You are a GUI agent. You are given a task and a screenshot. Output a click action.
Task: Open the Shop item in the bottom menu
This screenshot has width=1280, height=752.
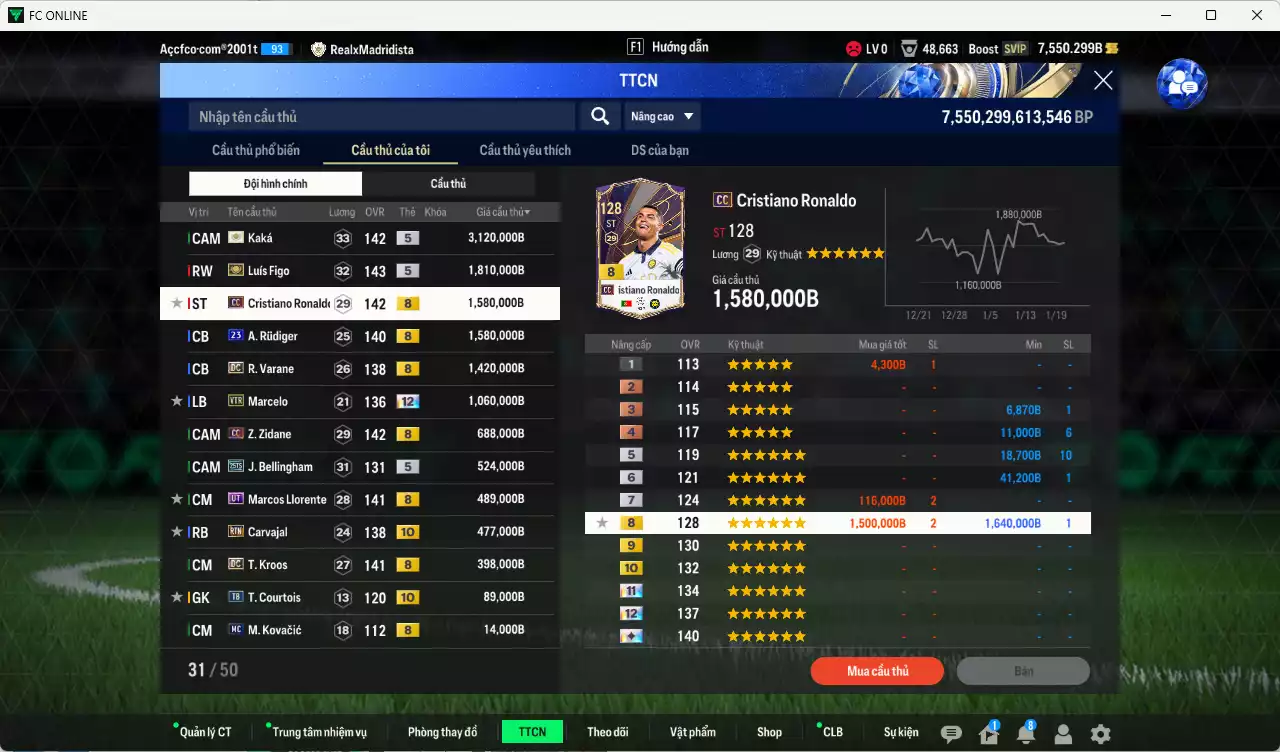click(x=769, y=731)
